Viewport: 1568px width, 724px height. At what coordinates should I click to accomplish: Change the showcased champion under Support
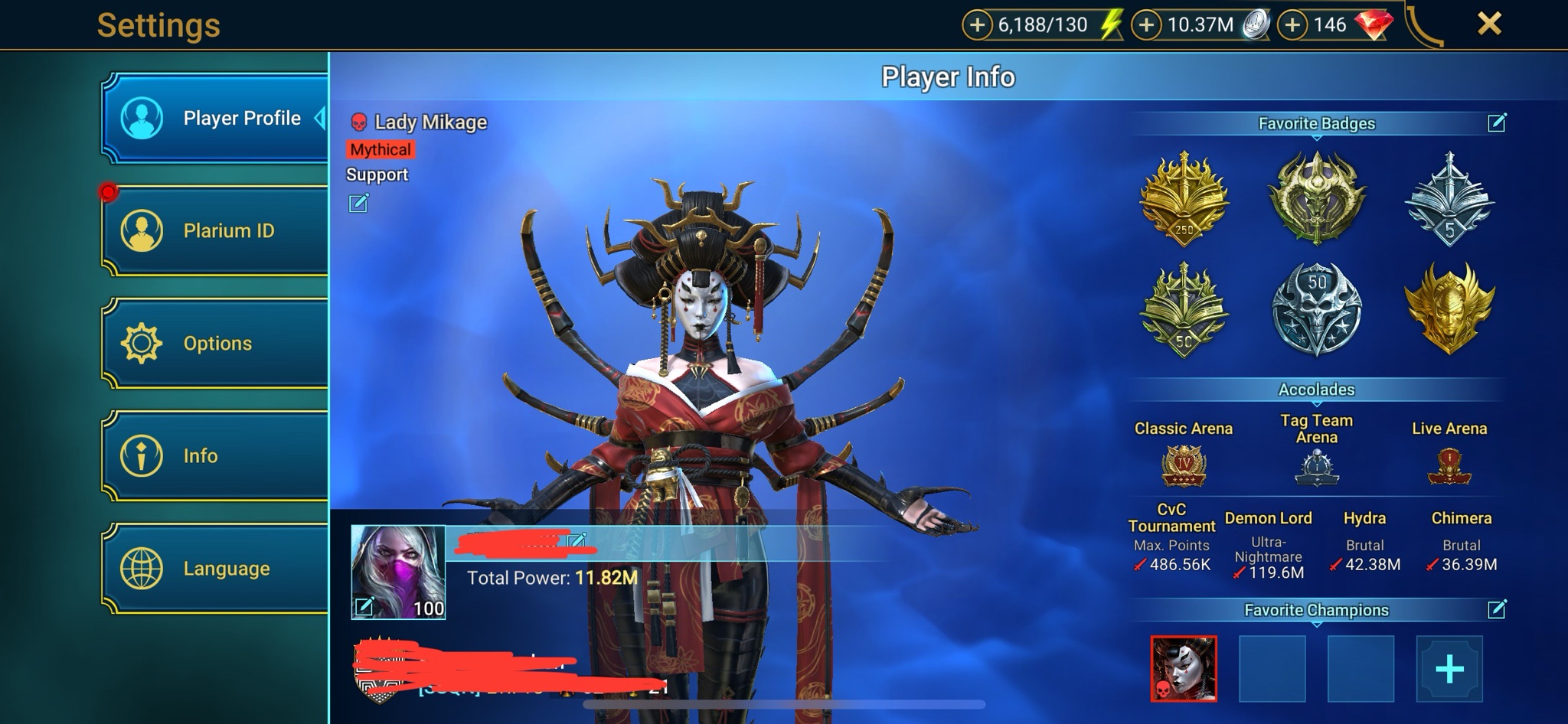[x=358, y=203]
